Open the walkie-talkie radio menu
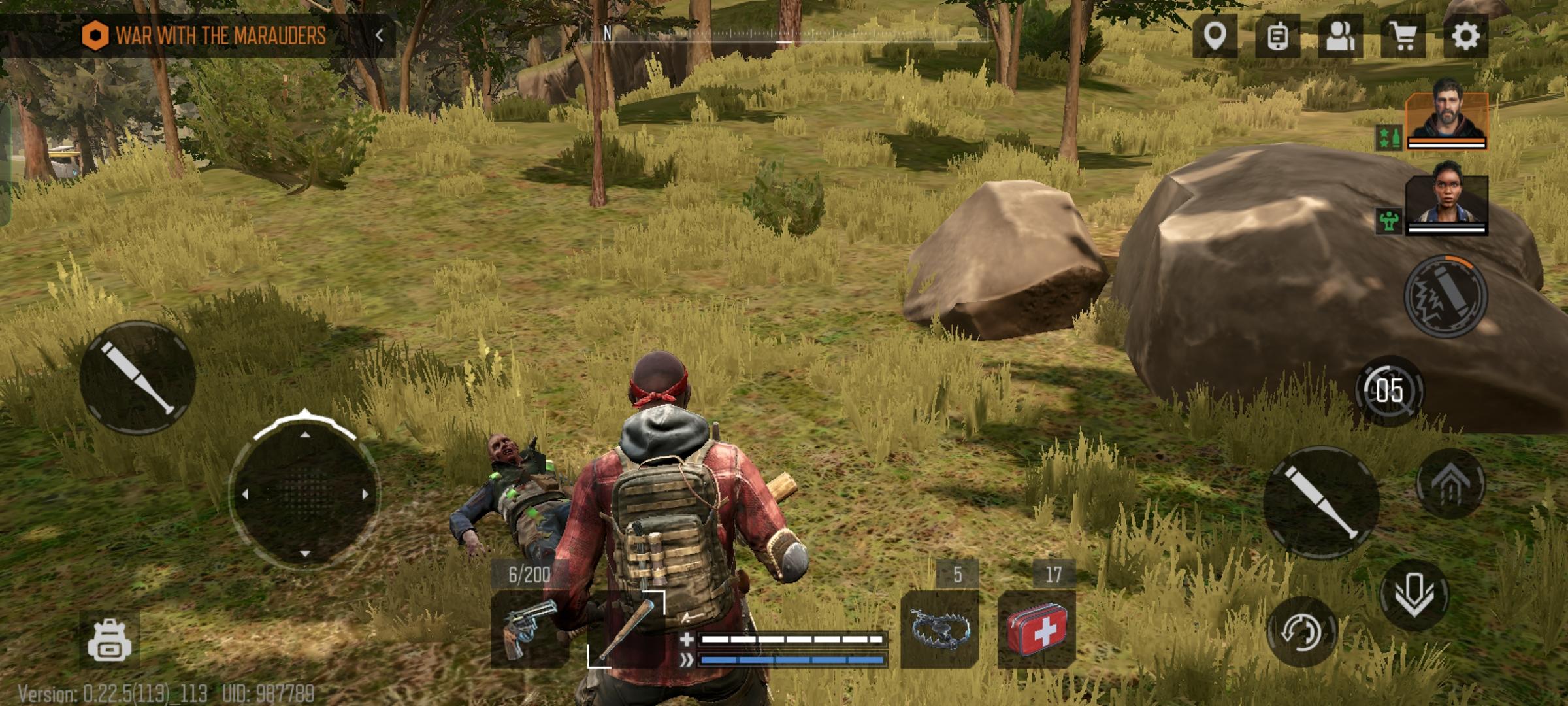The image size is (1568, 706). [1277, 36]
